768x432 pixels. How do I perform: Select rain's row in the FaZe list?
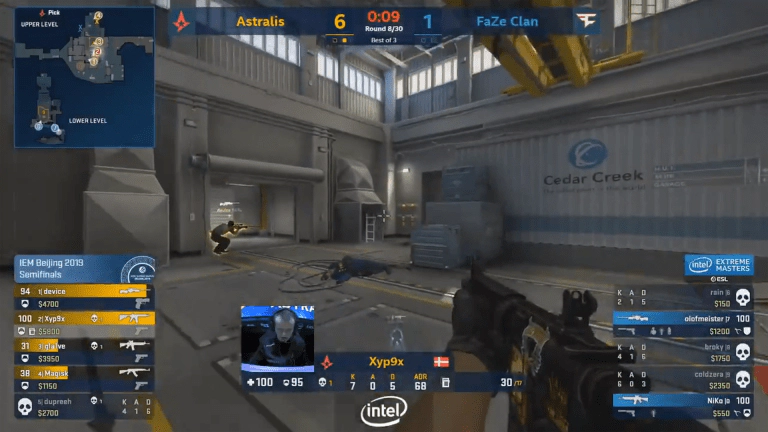click(684, 297)
